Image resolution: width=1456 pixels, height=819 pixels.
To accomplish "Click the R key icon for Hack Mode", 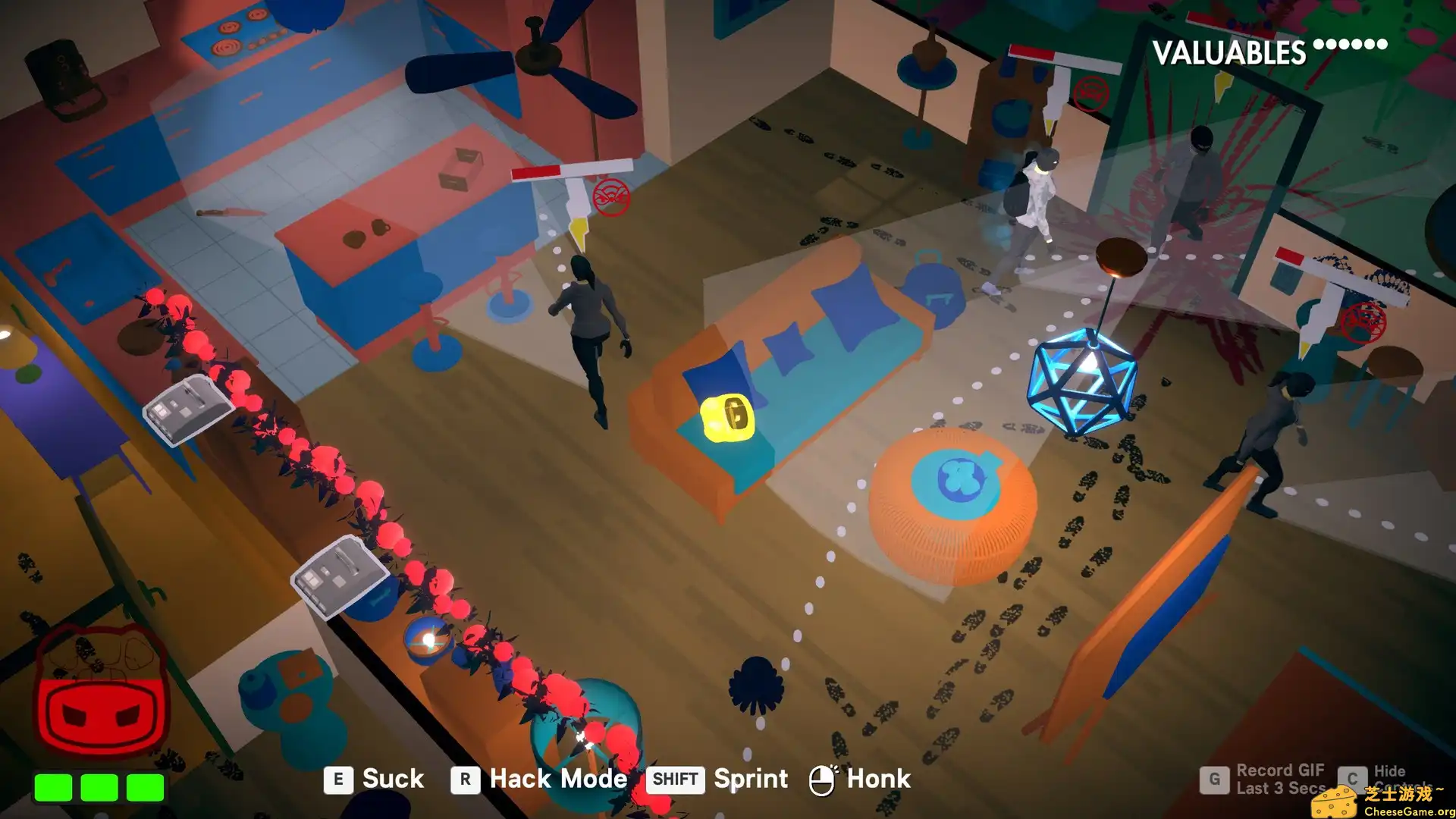I will click(466, 779).
